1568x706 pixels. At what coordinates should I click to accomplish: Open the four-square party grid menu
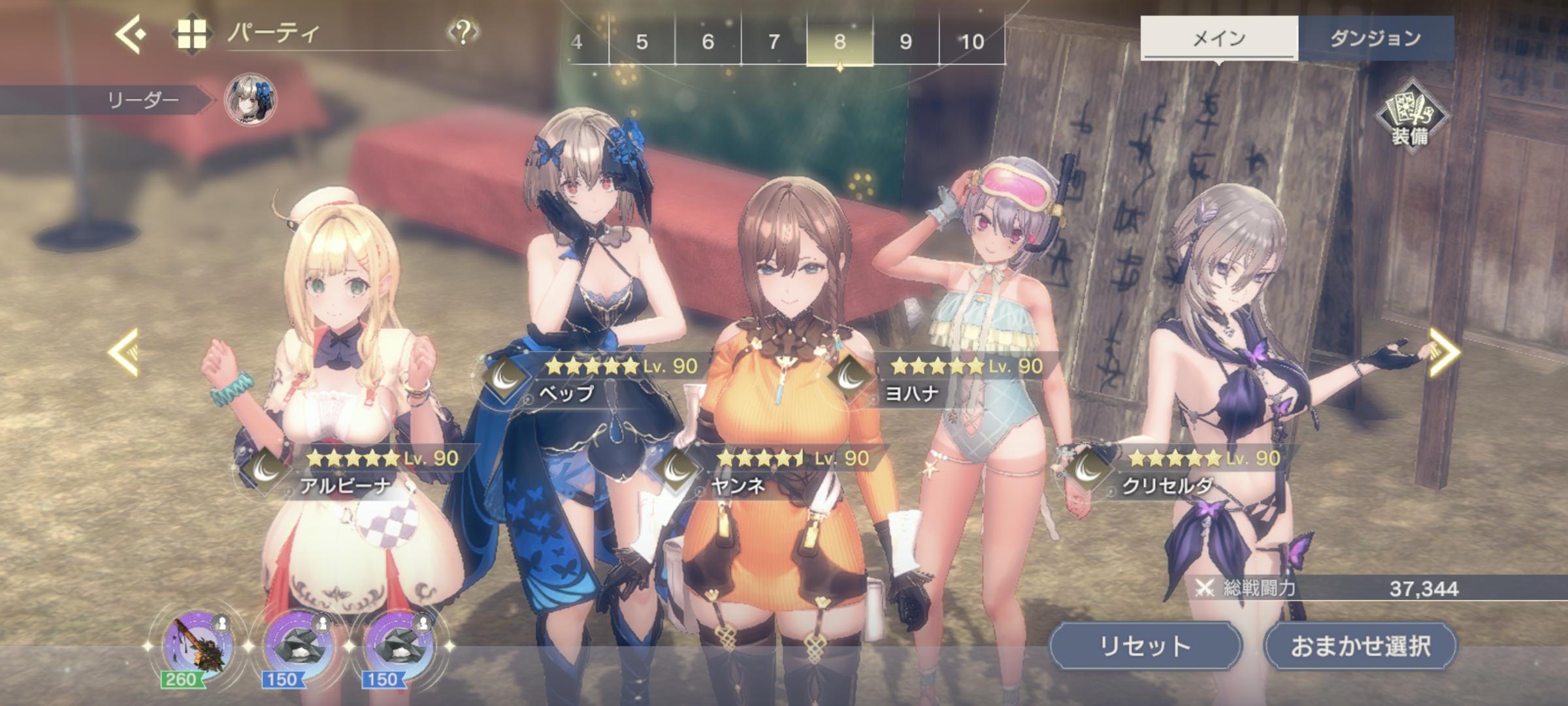(192, 34)
